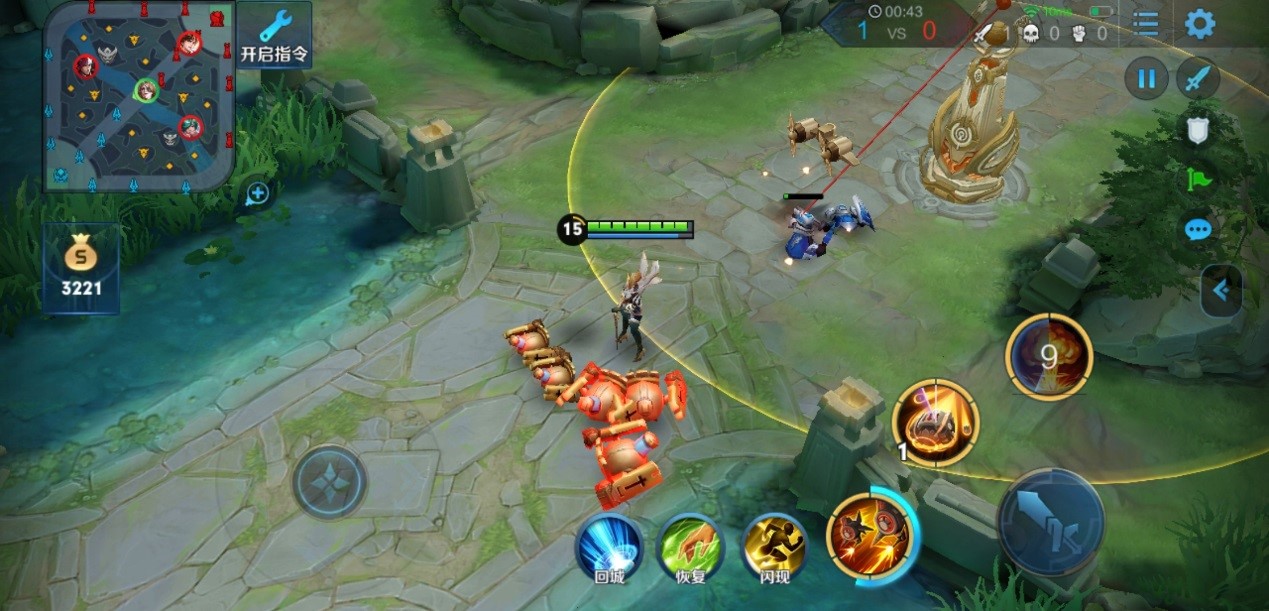Image resolution: width=1269 pixels, height=611 pixels.
Task: Send the green flag gather signal
Action: click(1198, 180)
